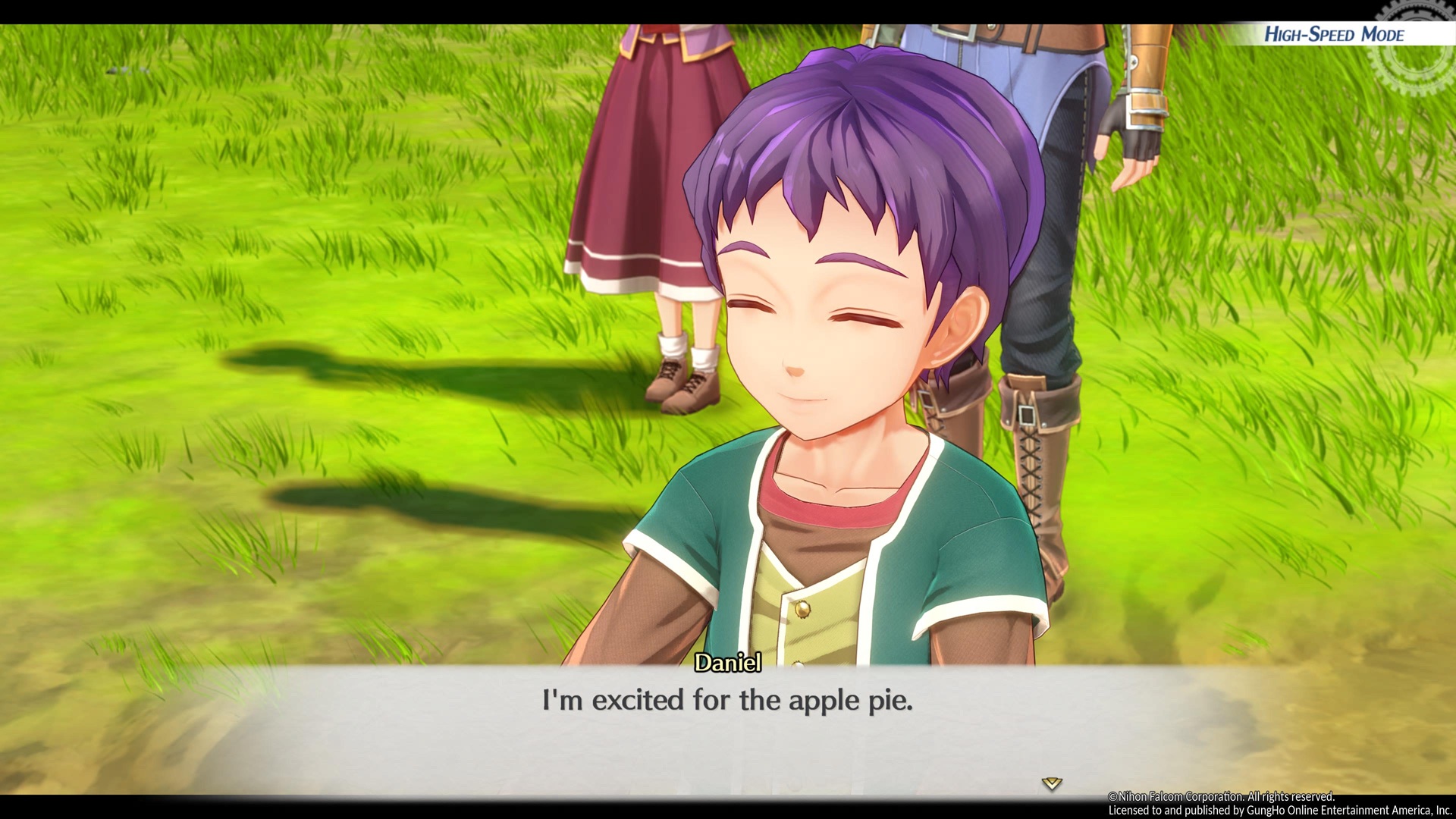Toggle the High-Speed Mode indicator
This screenshot has width=1456, height=819.
1334,34
